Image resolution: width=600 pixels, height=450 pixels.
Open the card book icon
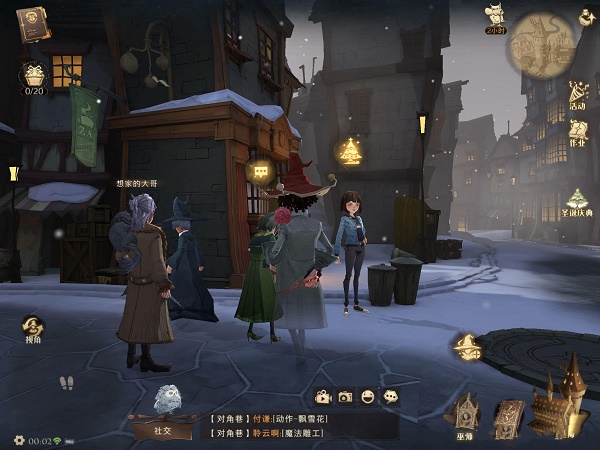(509, 416)
